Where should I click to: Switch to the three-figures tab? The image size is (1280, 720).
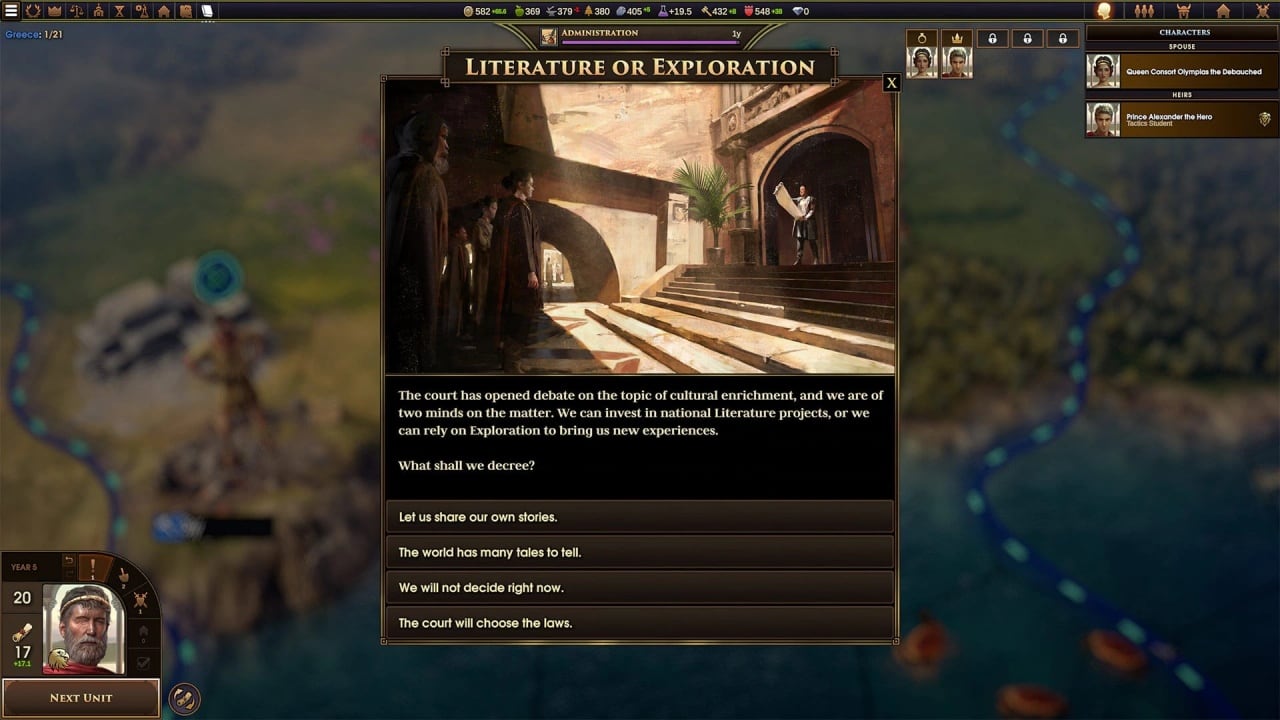coord(1145,11)
